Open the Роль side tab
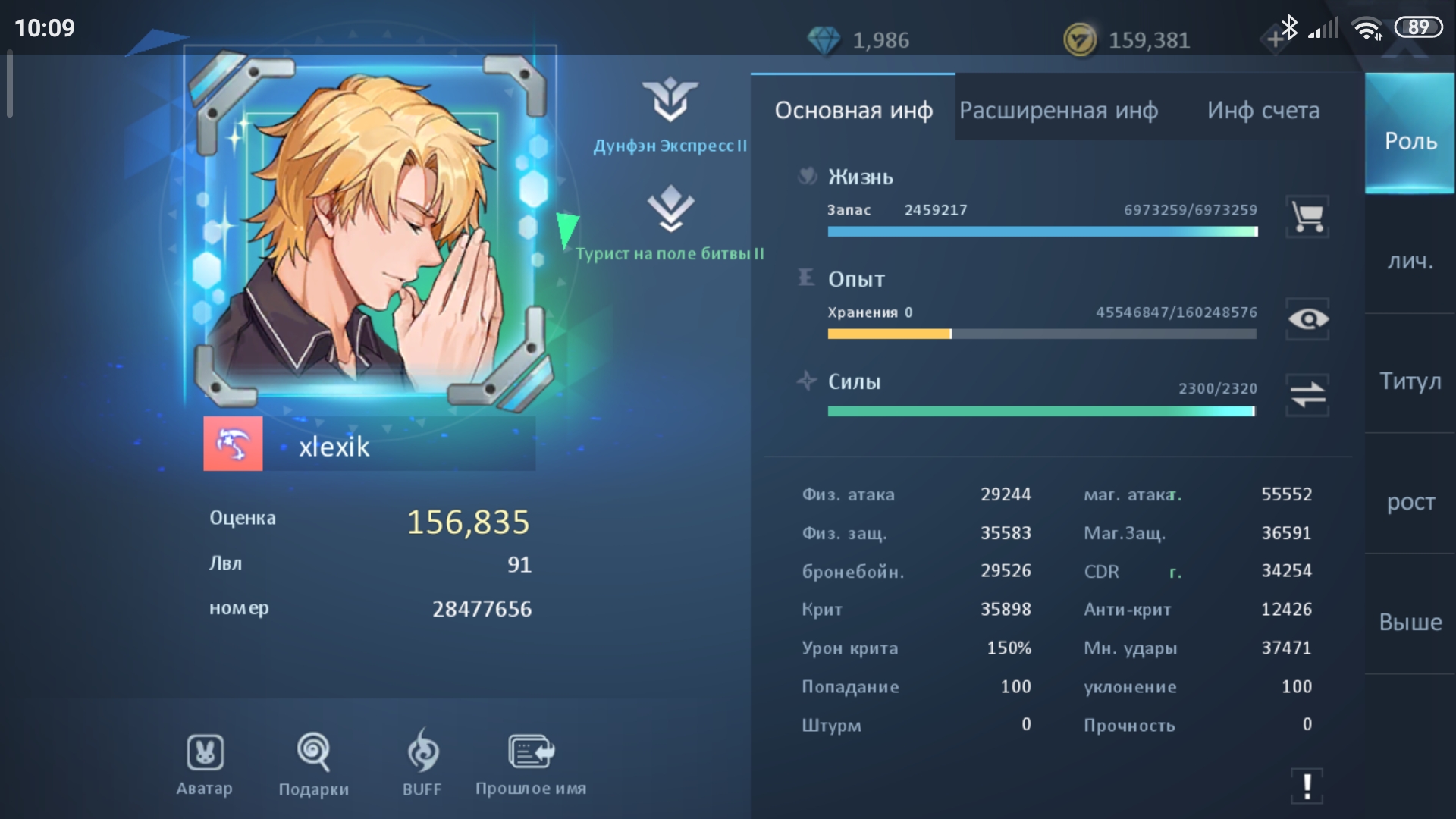This screenshot has height=819, width=1456. 1410,140
